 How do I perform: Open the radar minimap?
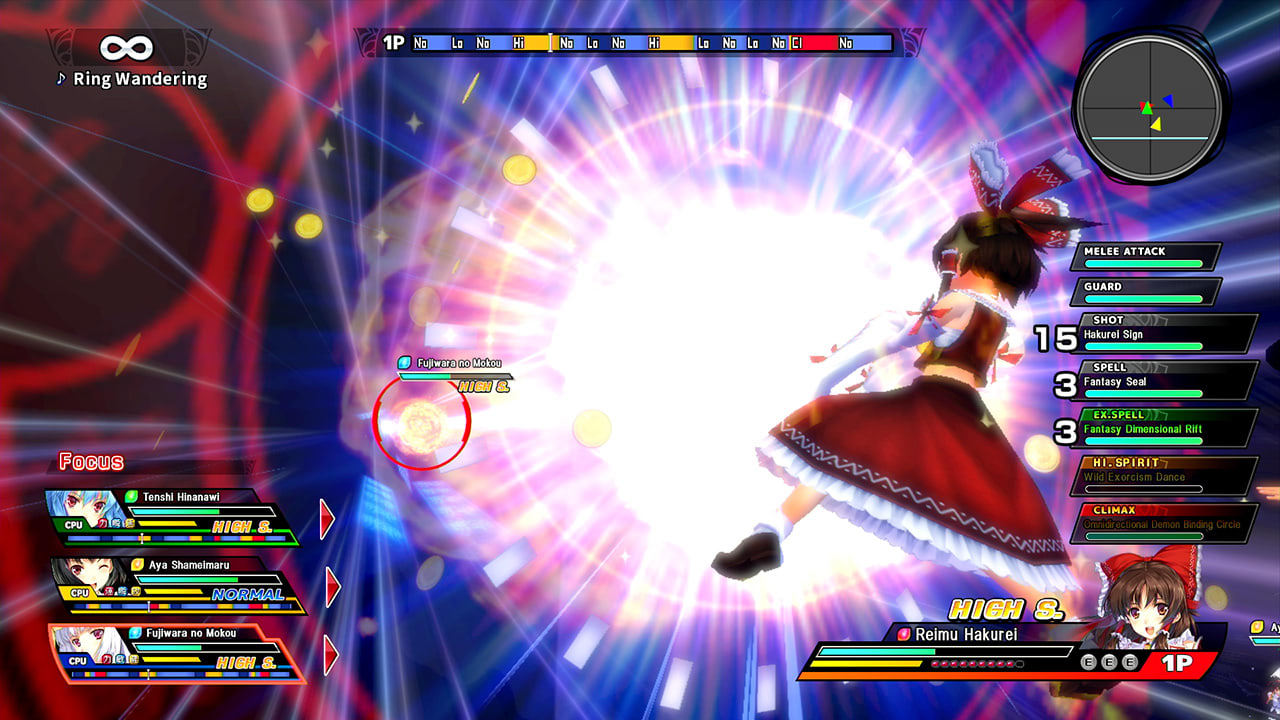(1150, 109)
